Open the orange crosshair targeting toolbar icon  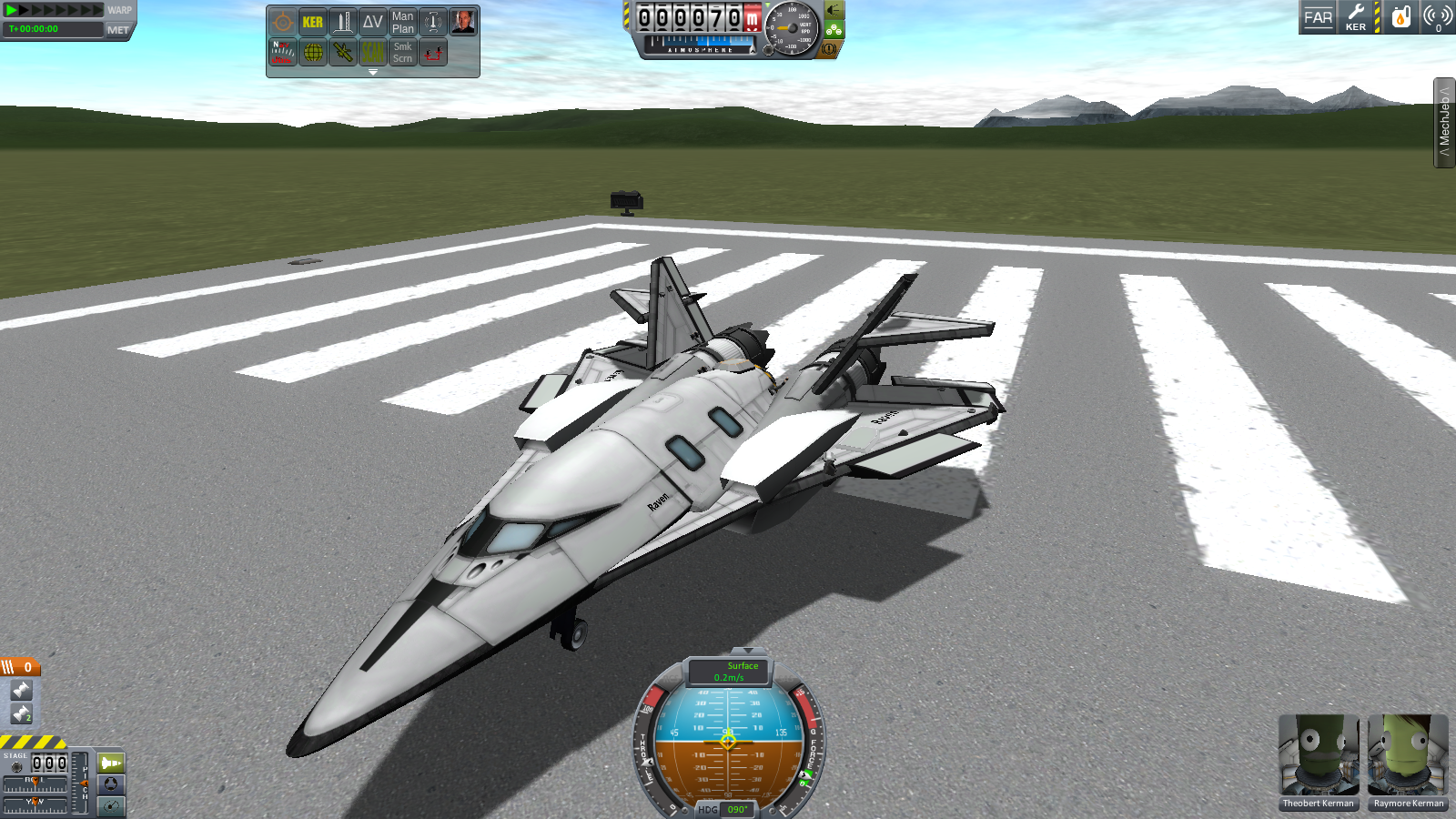pyautogui.click(x=282, y=22)
